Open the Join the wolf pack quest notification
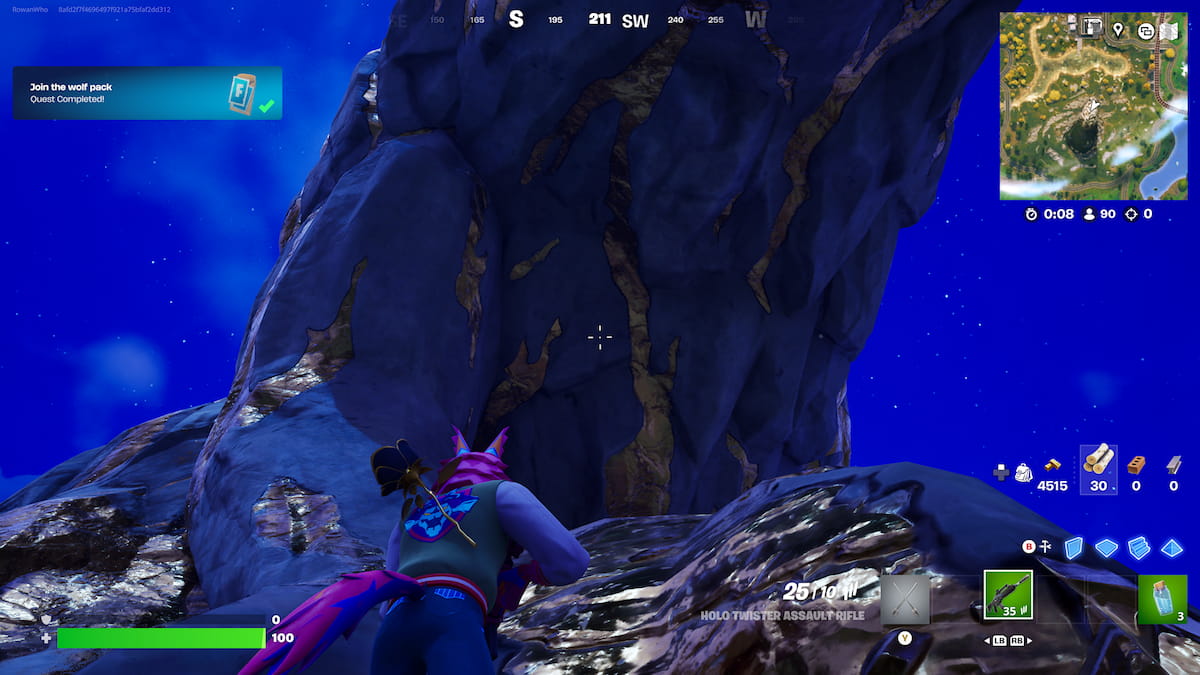Image resolution: width=1200 pixels, height=675 pixels. (147, 93)
